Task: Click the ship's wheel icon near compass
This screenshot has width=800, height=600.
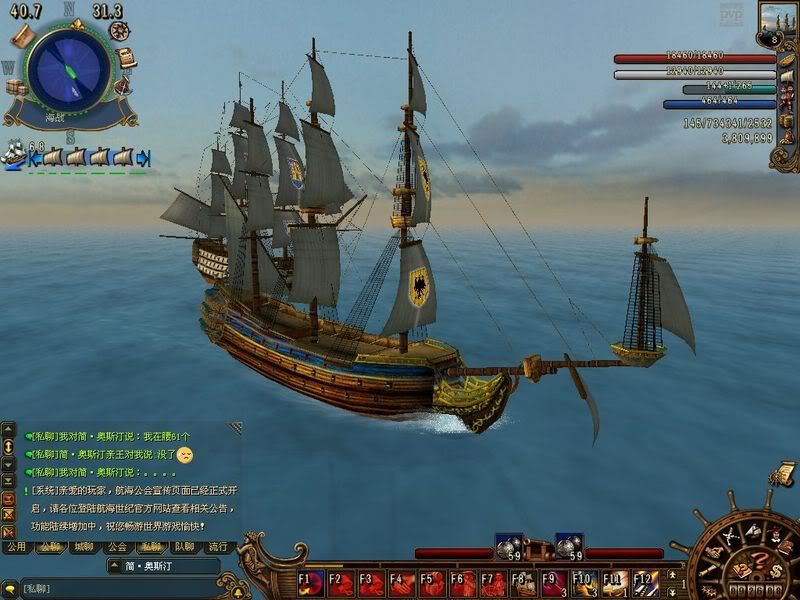Action: click(x=120, y=31)
